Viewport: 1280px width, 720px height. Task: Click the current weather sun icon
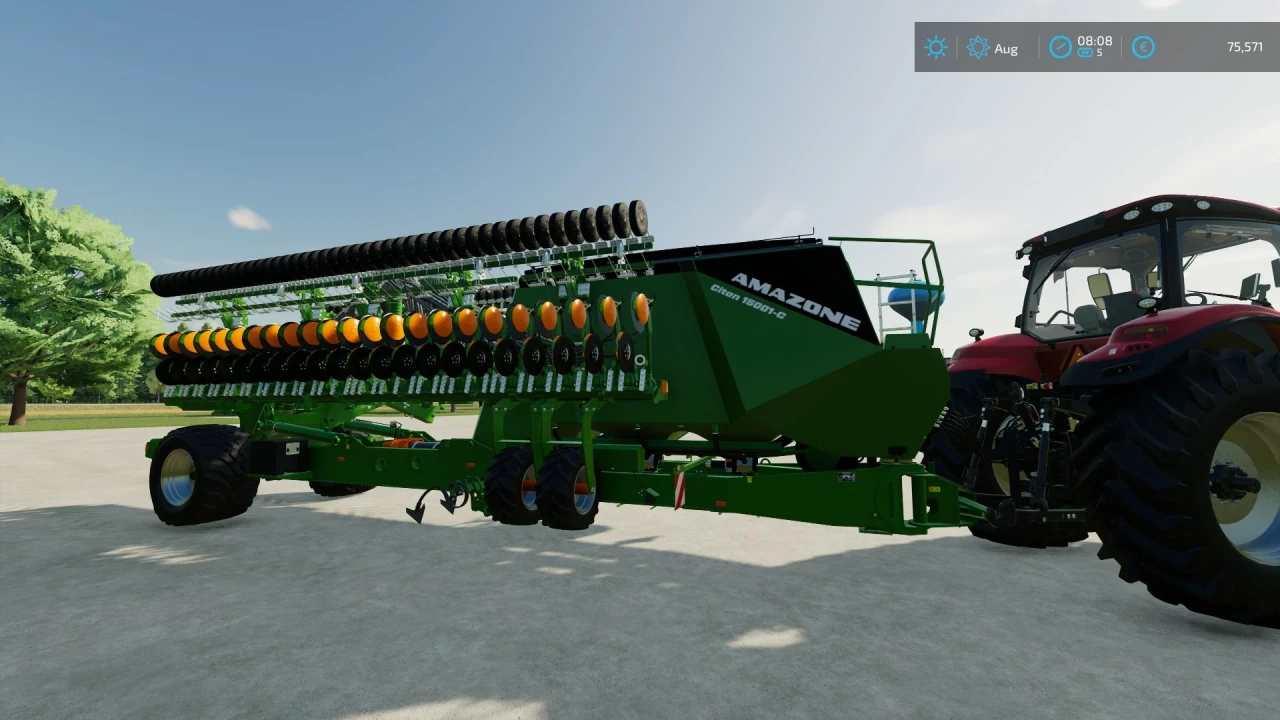936,47
